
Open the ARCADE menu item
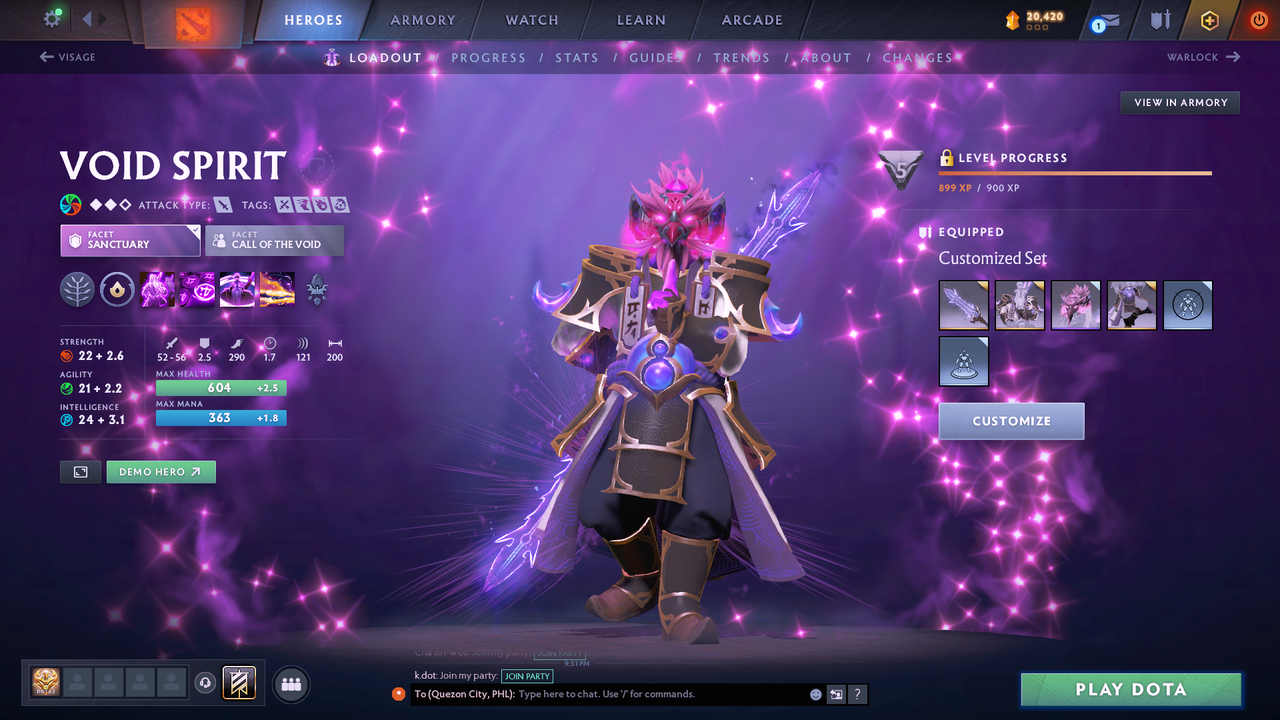(x=751, y=20)
